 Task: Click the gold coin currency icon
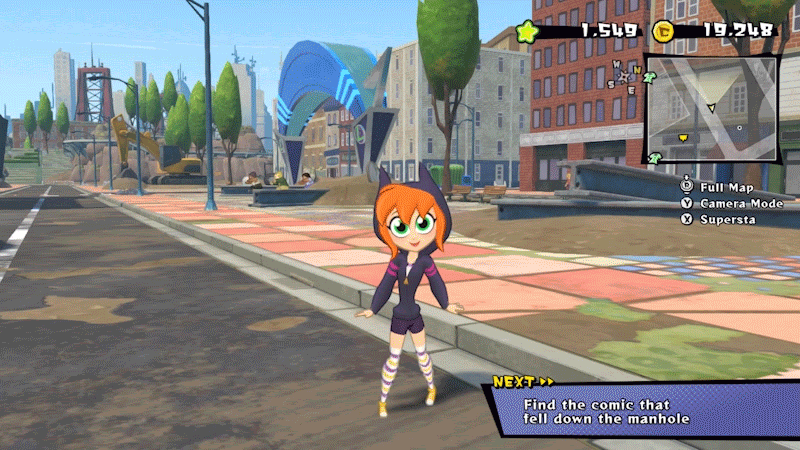point(662,31)
